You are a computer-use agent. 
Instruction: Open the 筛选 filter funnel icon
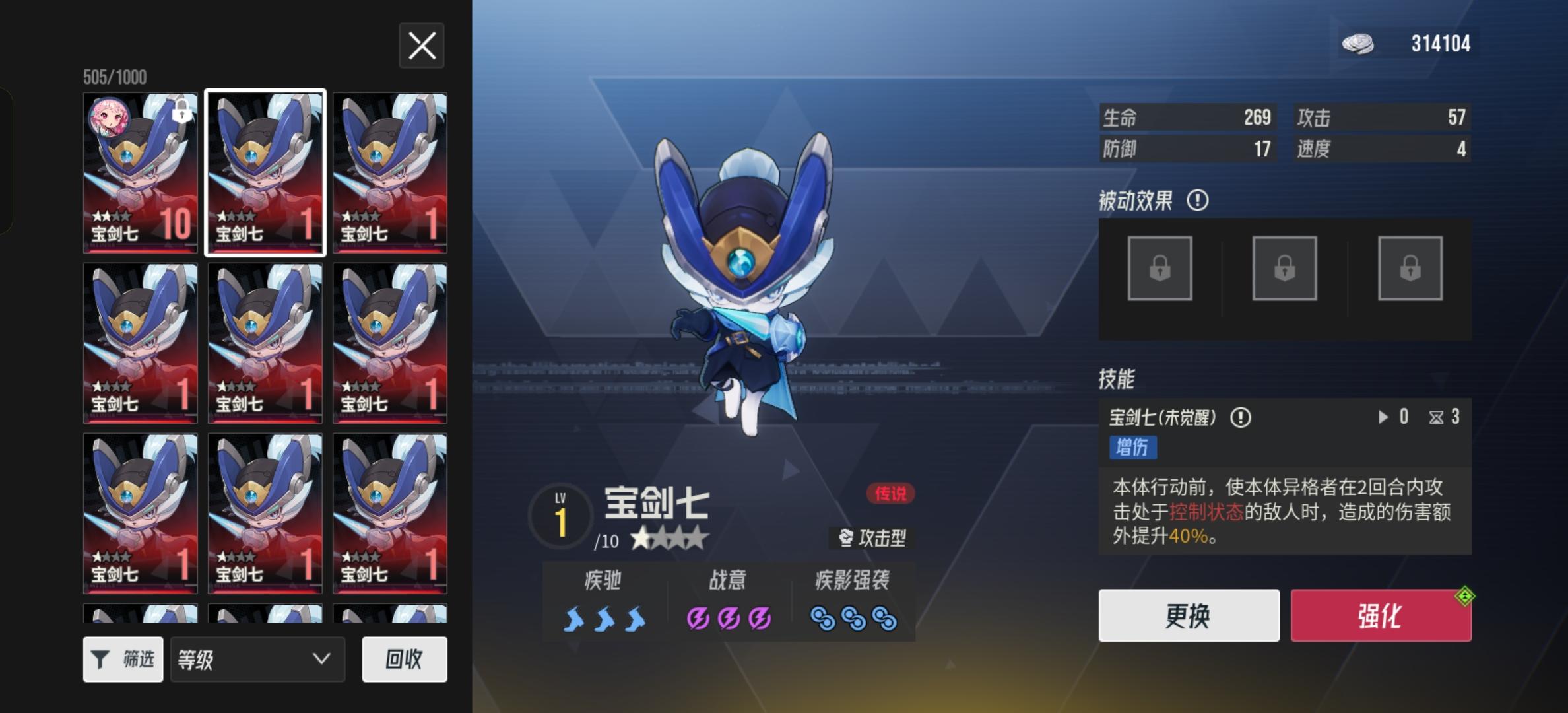100,659
